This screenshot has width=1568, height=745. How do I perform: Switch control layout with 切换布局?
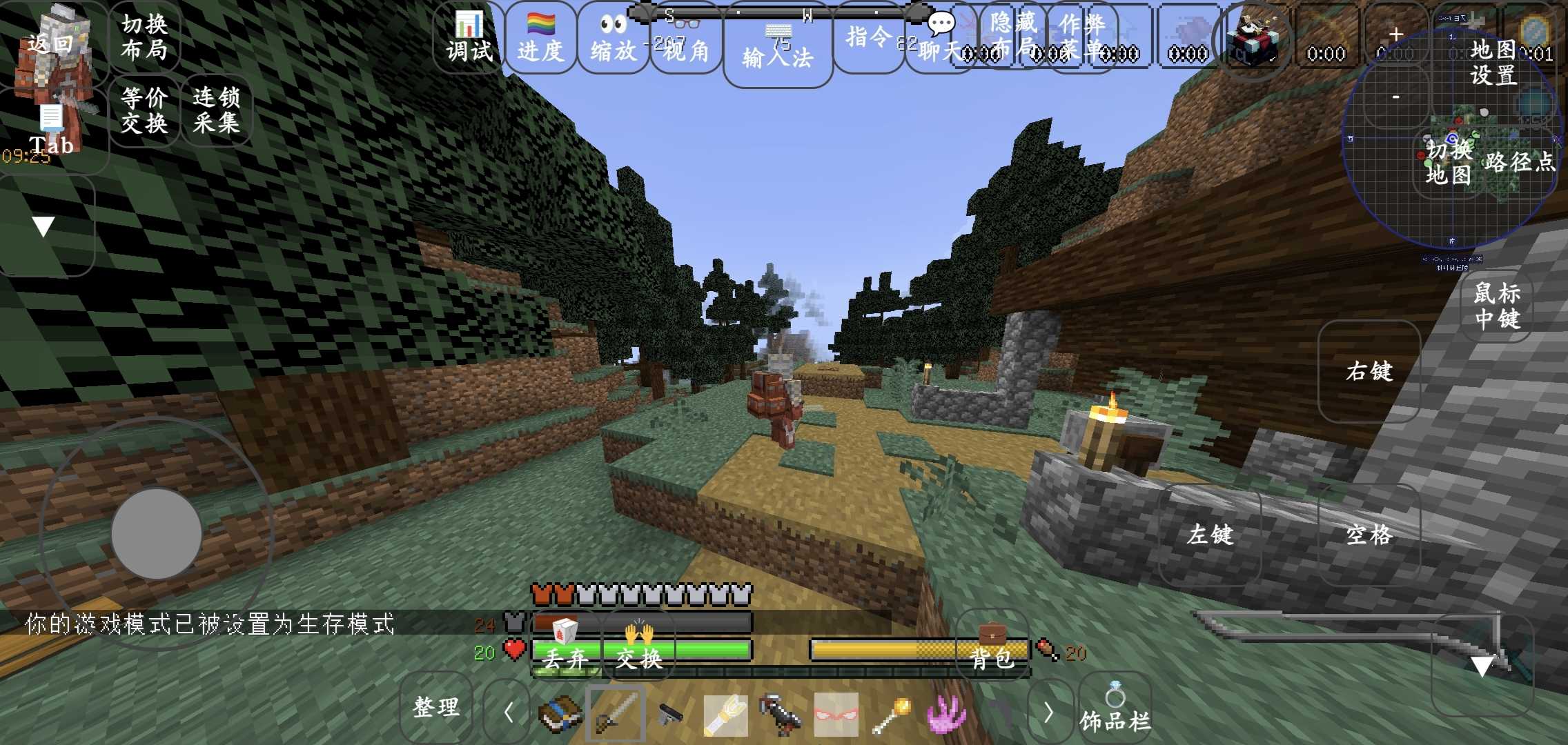[x=144, y=37]
